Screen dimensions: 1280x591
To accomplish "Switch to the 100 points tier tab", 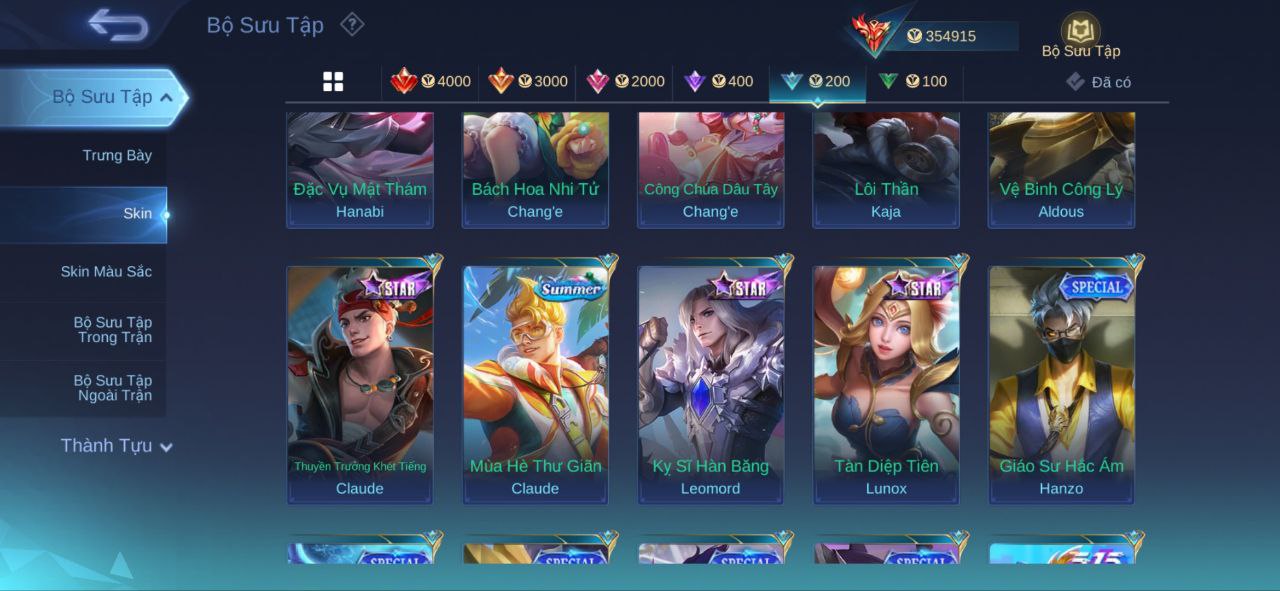I will click(913, 82).
